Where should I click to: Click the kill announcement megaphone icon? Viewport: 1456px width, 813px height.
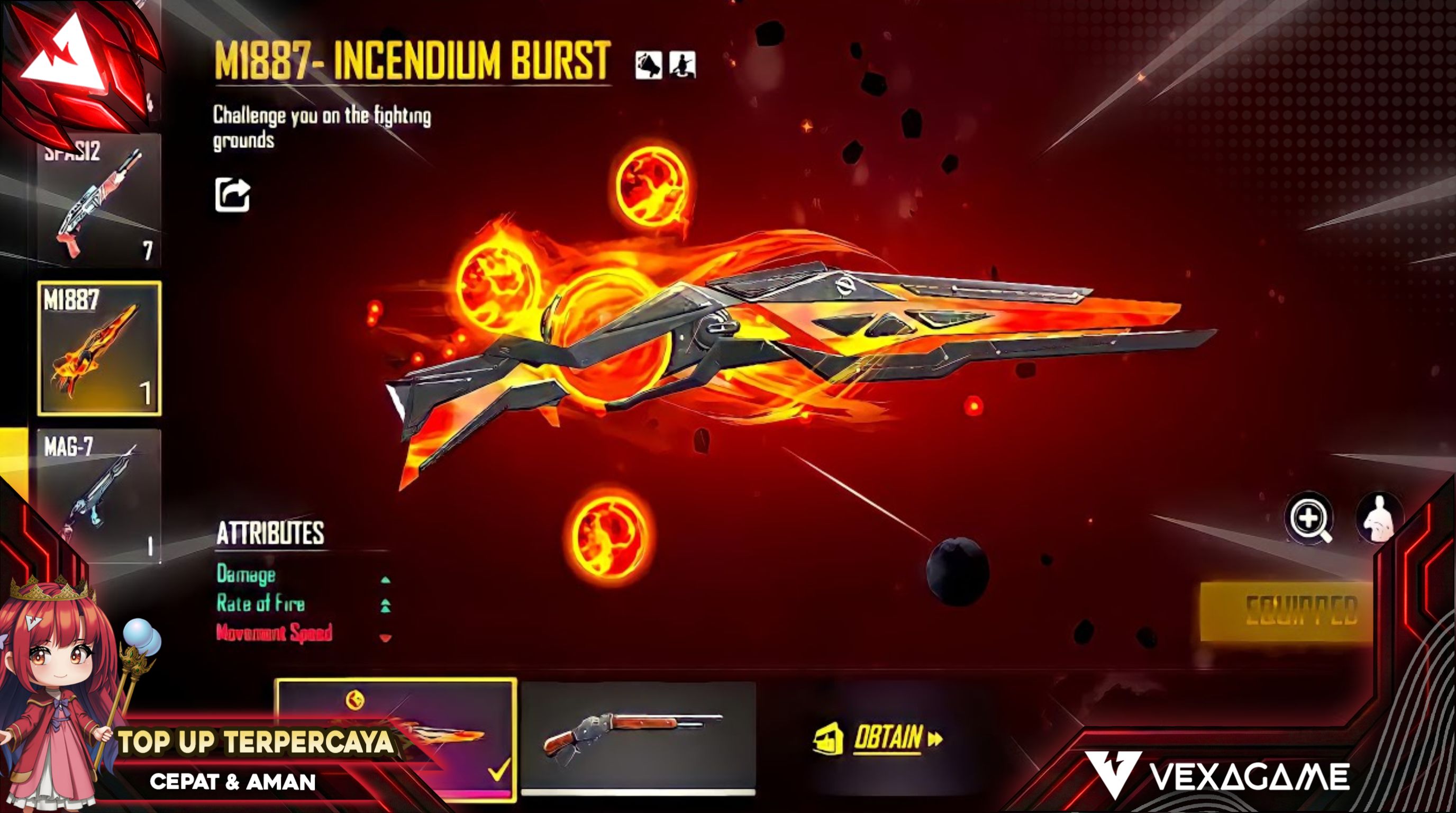[648, 66]
